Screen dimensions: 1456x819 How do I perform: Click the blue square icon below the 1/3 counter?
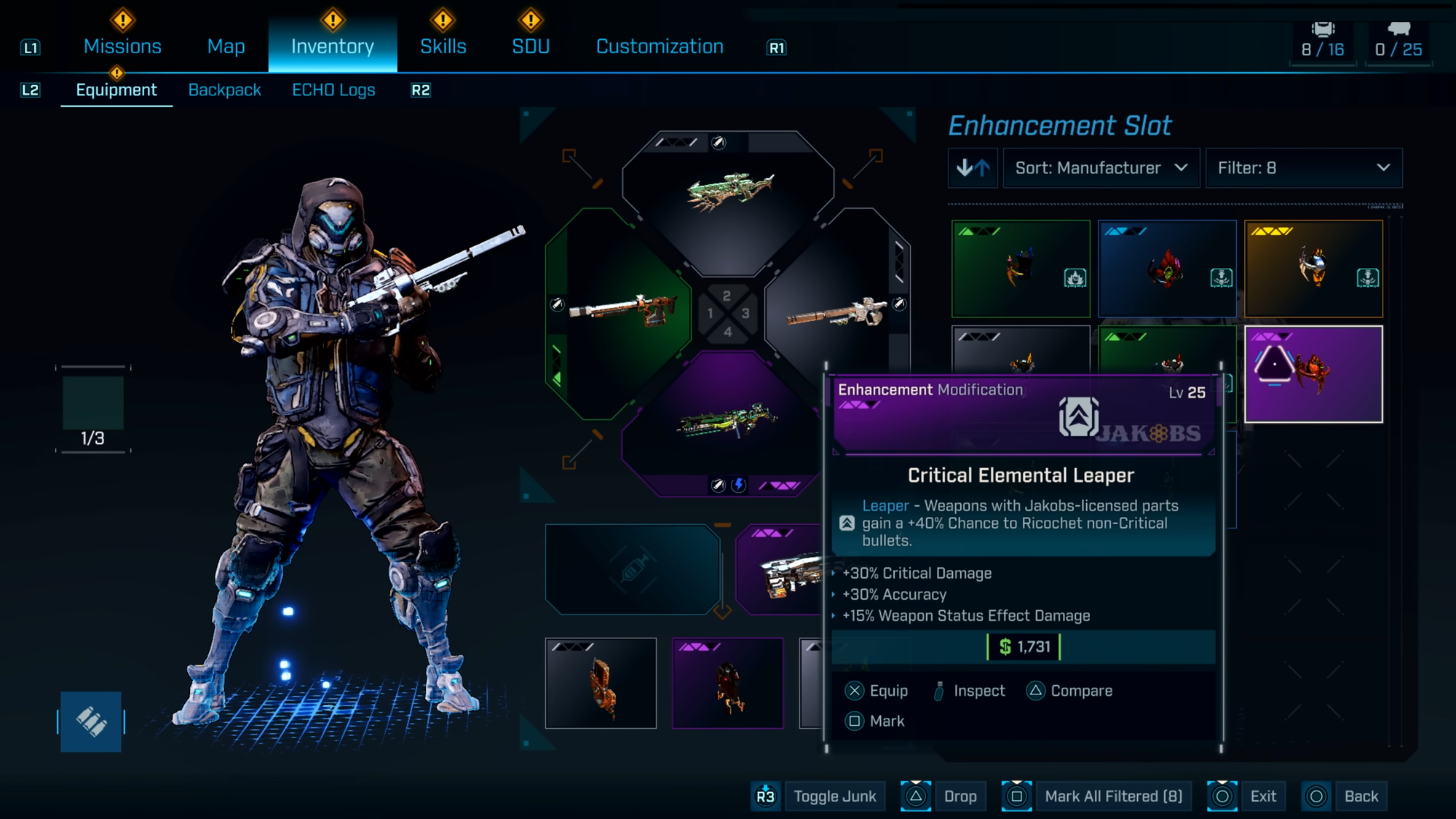click(91, 721)
